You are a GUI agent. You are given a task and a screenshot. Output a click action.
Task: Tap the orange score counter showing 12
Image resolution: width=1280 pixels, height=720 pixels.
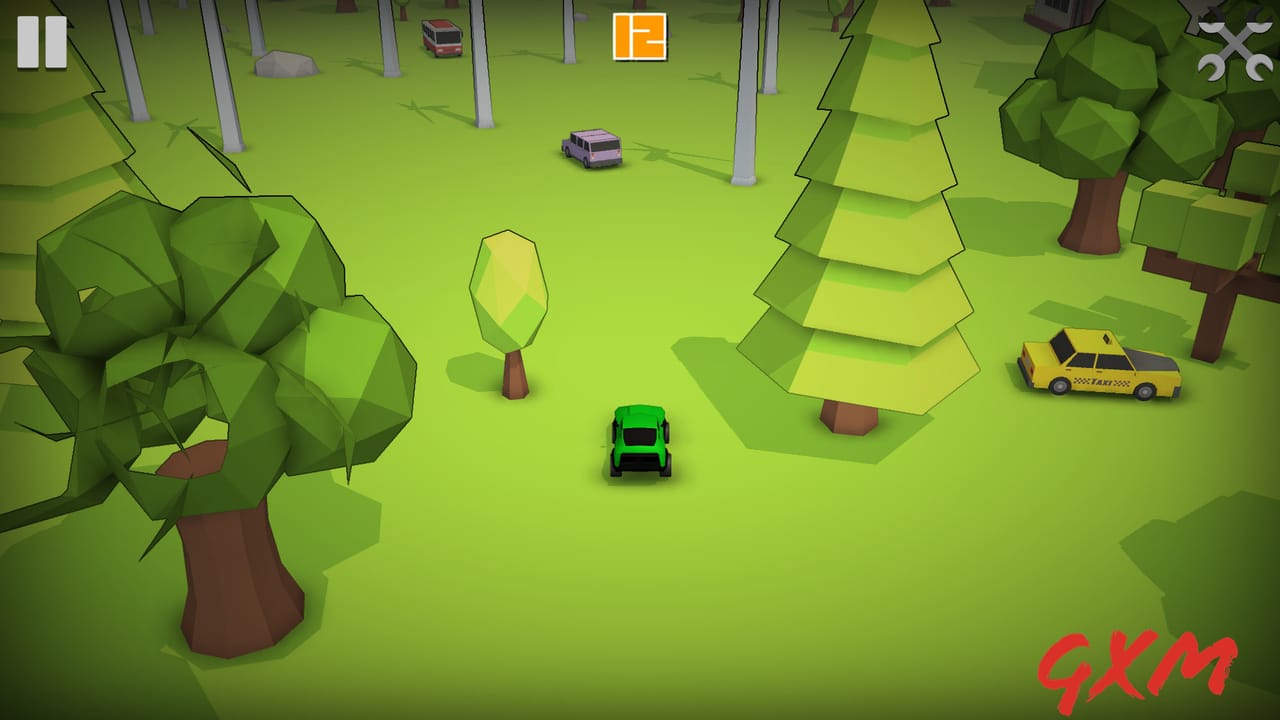pyautogui.click(x=640, y=36)
